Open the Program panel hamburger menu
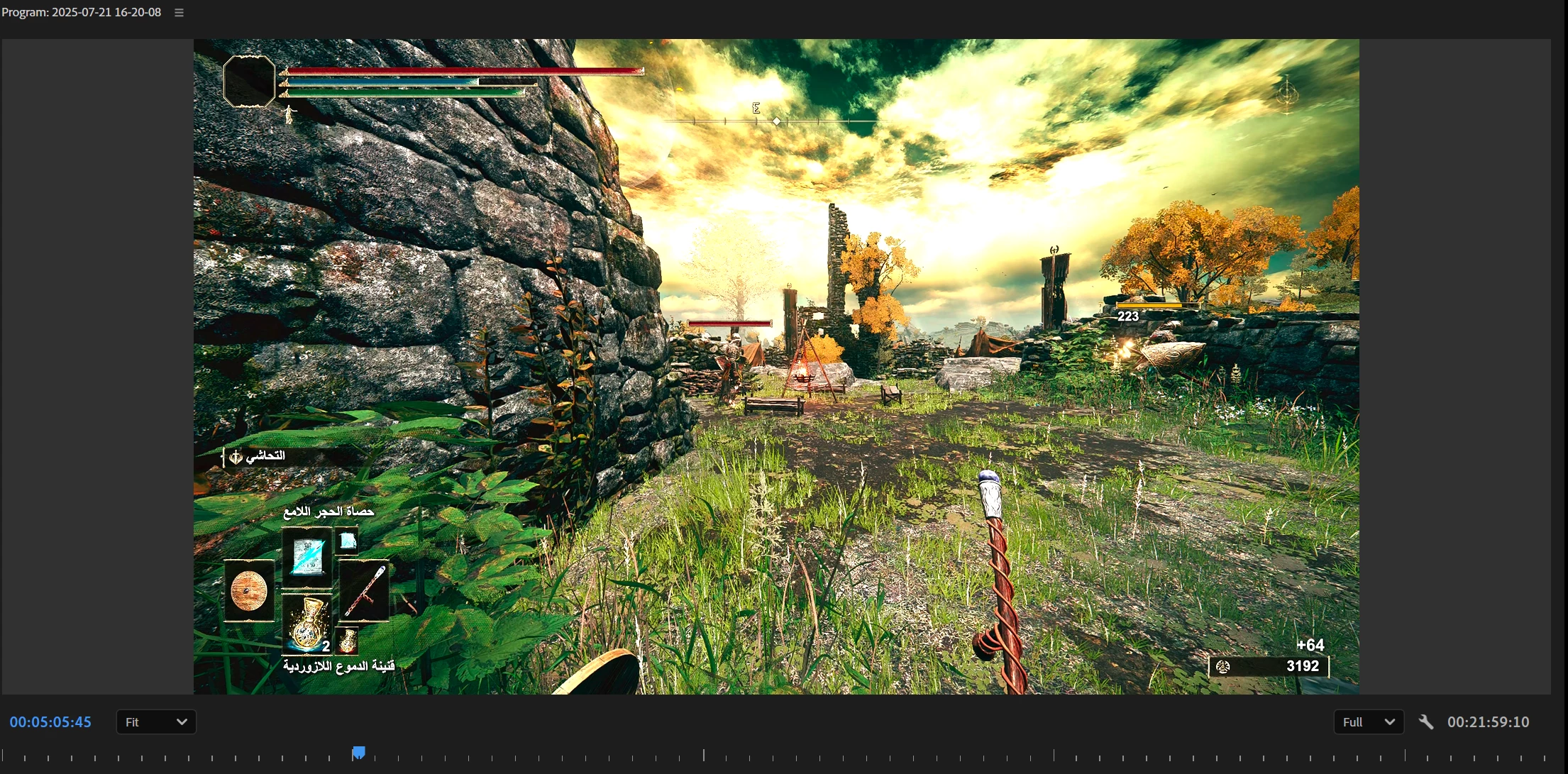The height and width of the screenshot is (774, 1568). pyautogui.click(x=180, y=13)
